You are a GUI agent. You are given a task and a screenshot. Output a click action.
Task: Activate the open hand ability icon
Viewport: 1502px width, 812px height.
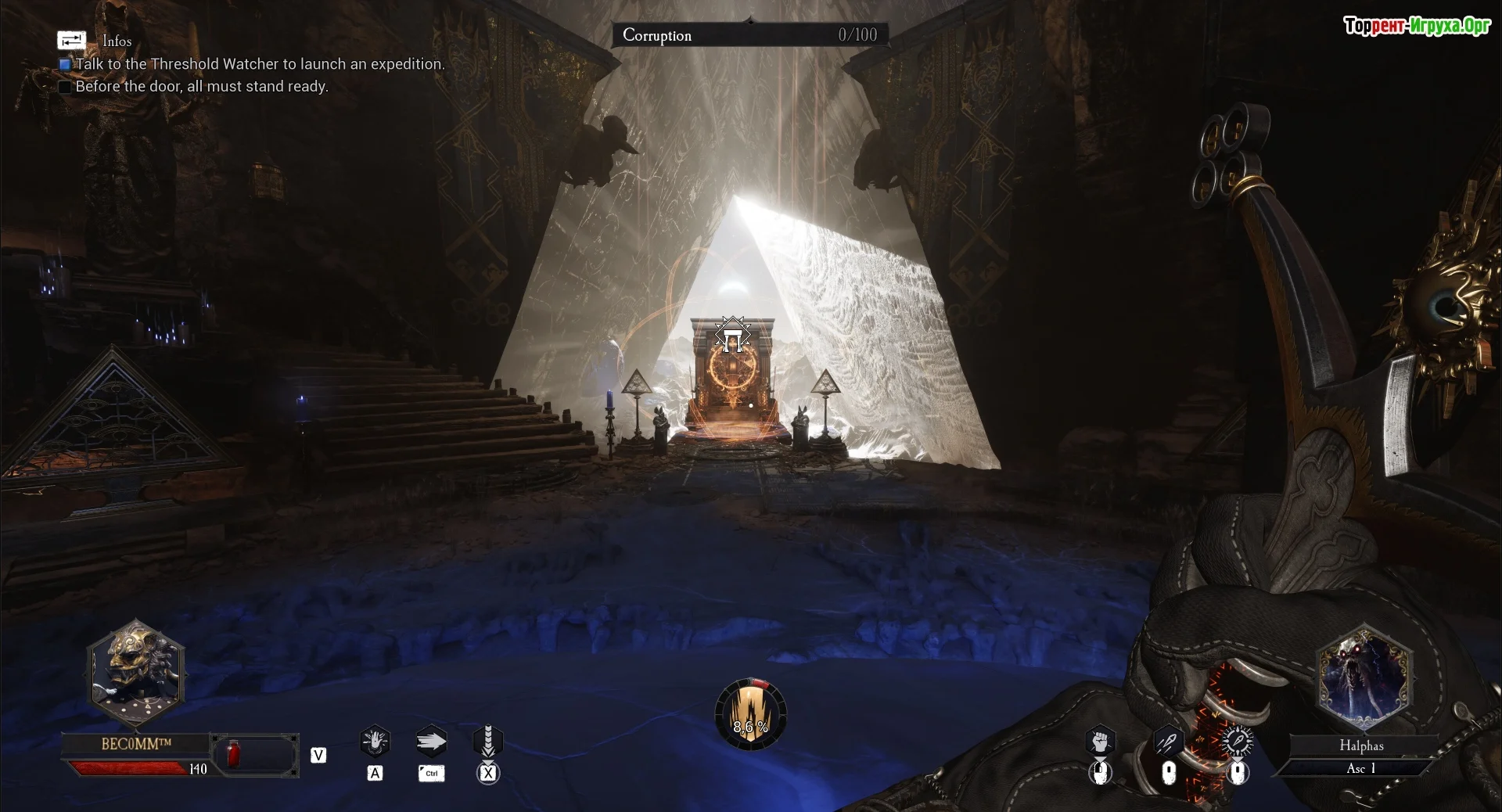pyautogui.click(x=375, y=741)
